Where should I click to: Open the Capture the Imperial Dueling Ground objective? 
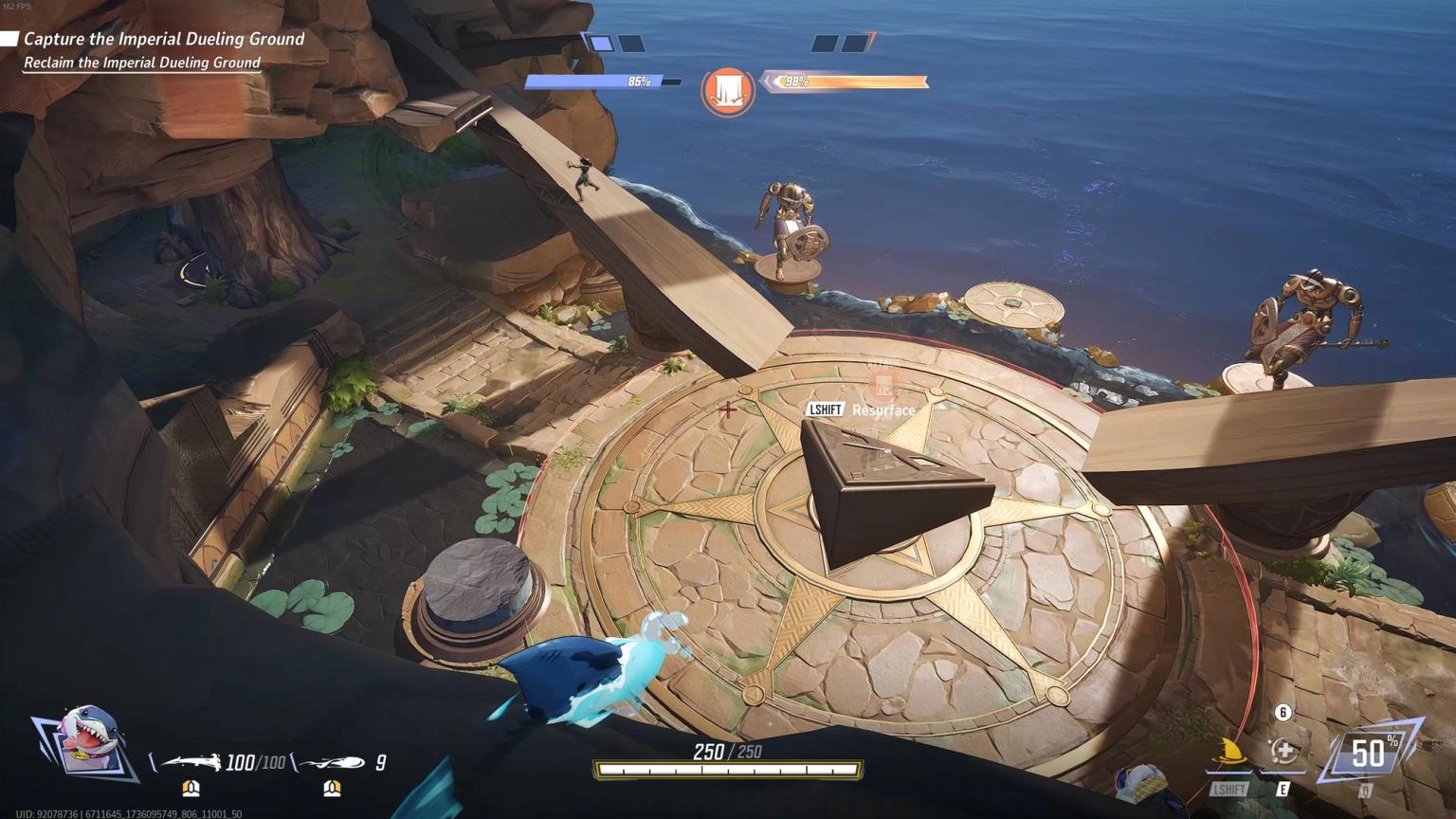163,39
